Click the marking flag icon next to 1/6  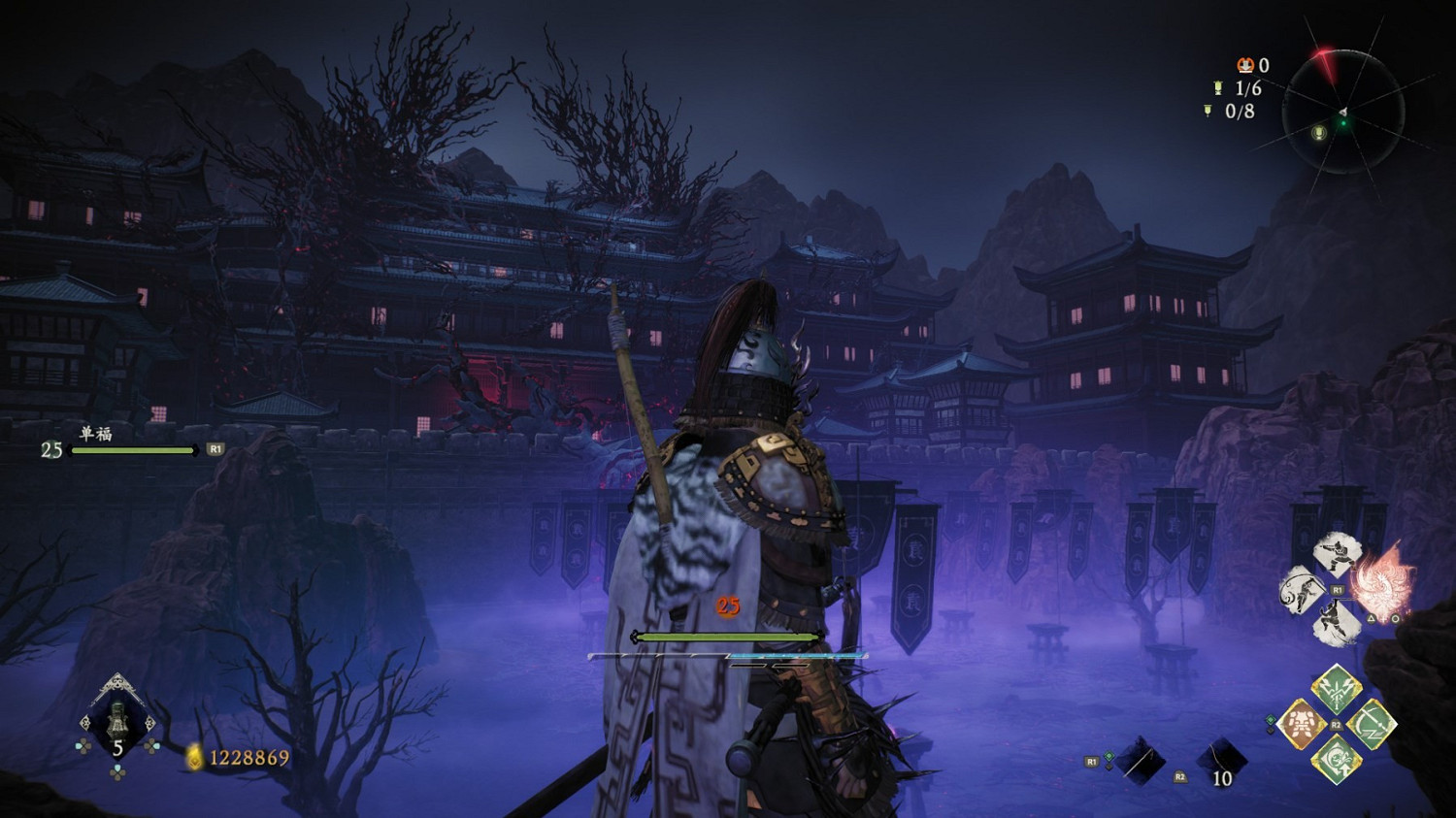1217,89
